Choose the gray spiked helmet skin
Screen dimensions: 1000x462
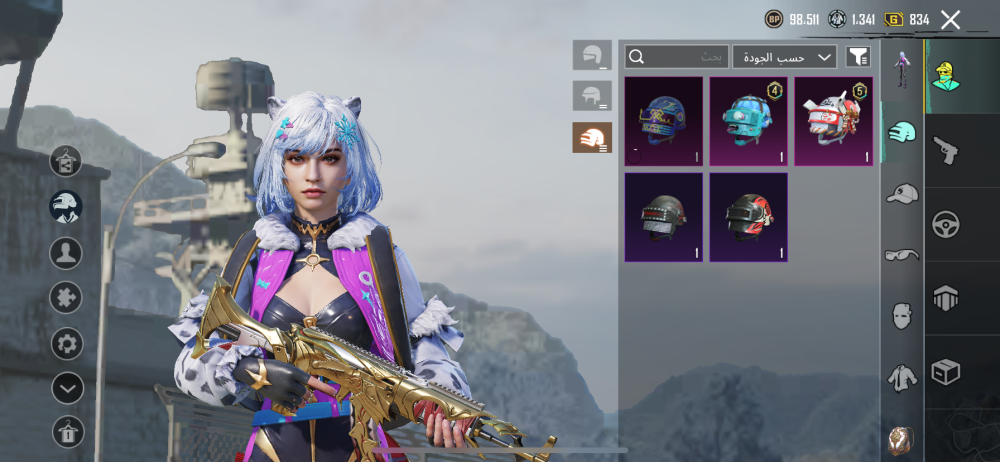click(663, 217)
